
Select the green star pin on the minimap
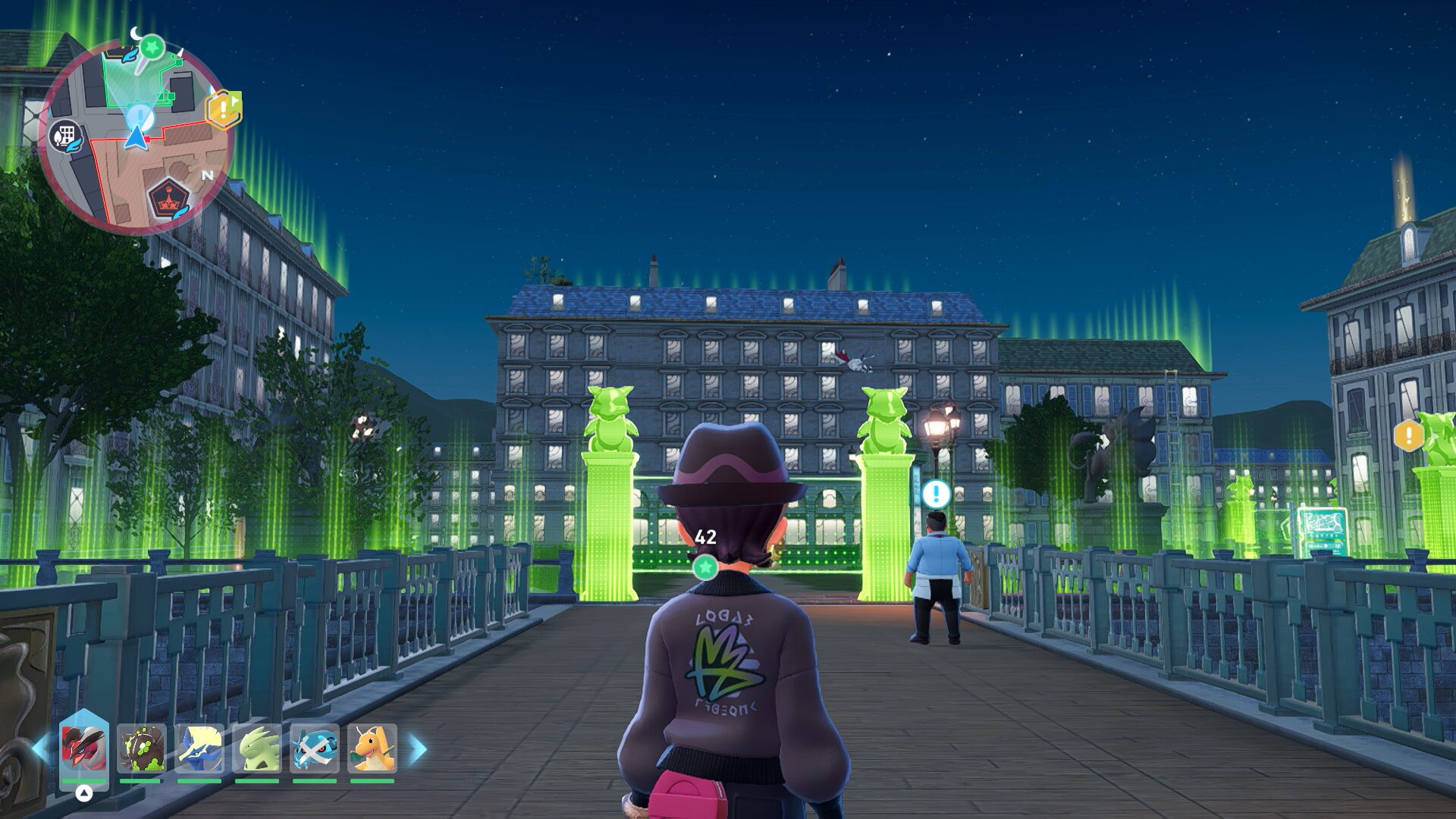(152, 48)
